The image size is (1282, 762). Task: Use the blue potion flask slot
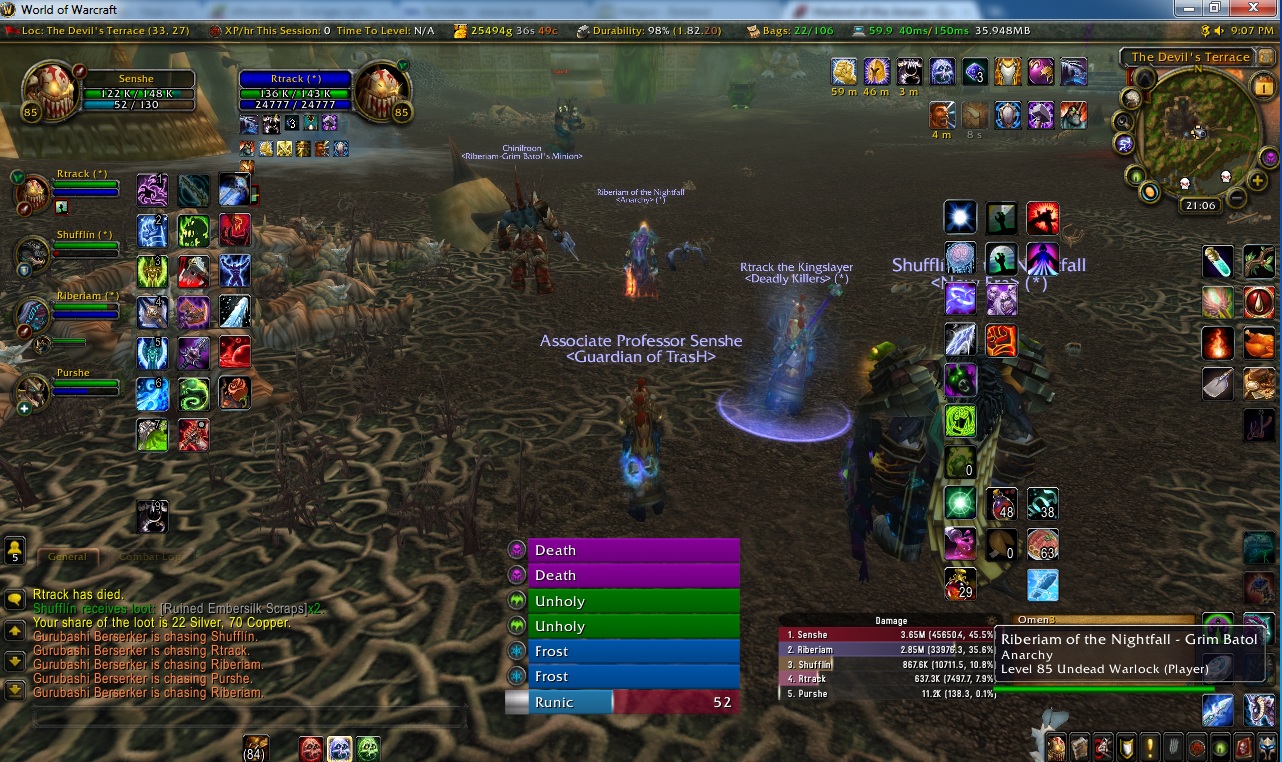coord(1218,262)
